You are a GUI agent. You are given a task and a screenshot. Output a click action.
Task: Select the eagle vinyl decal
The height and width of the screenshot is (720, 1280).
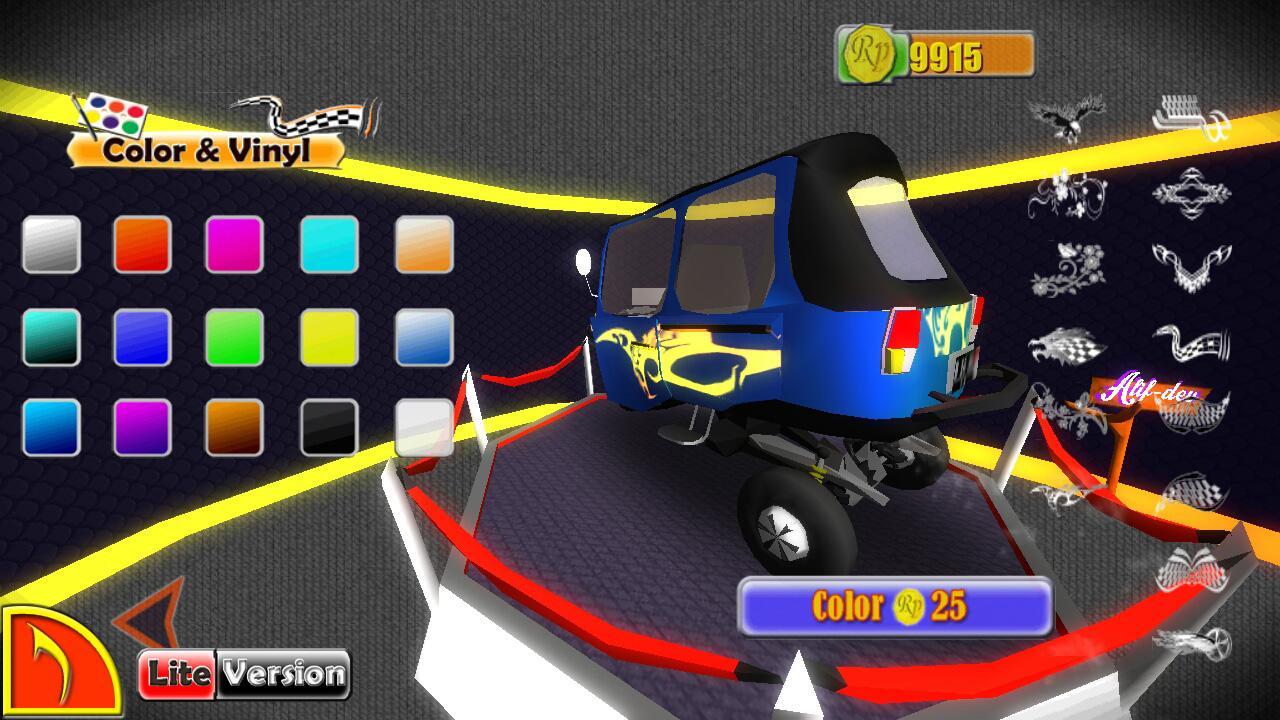pyautogui.click(x=1065, y=115)
